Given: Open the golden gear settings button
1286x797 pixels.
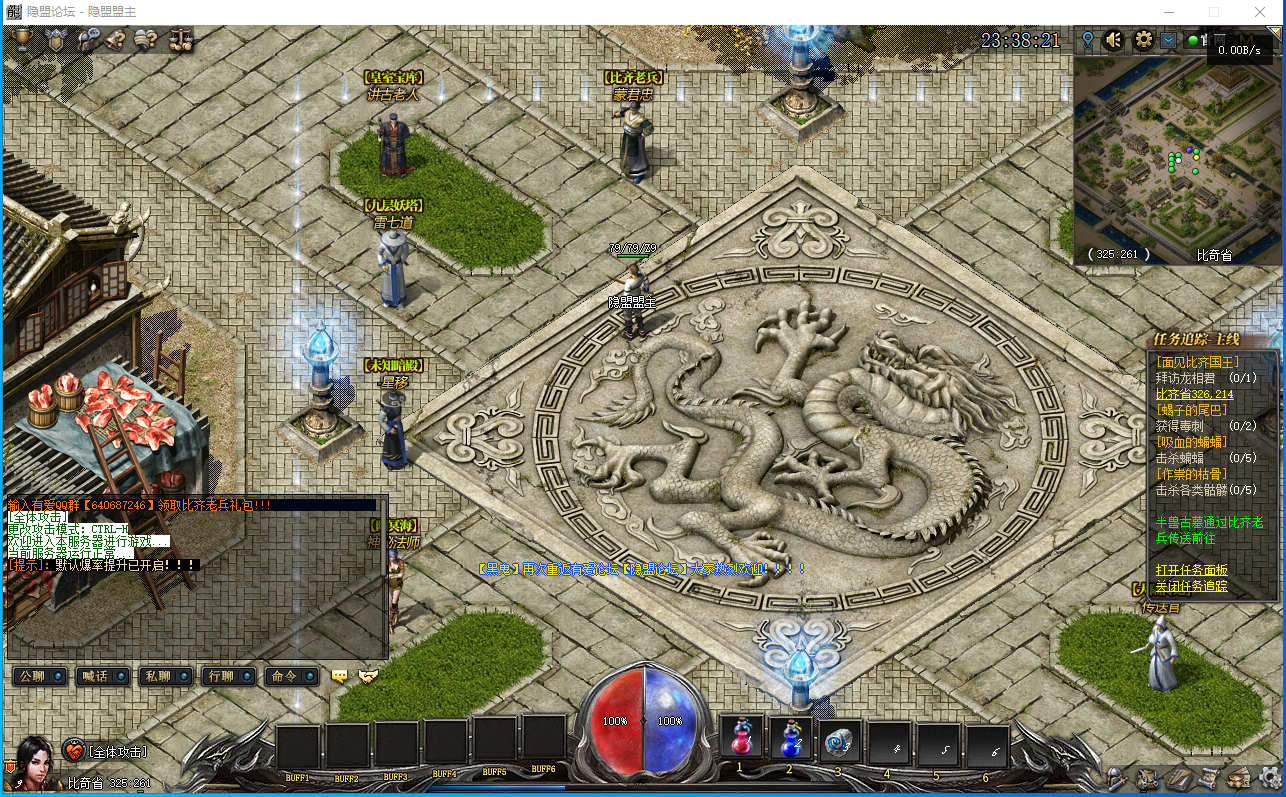Looking at the screenshot, I should 1143,41.
